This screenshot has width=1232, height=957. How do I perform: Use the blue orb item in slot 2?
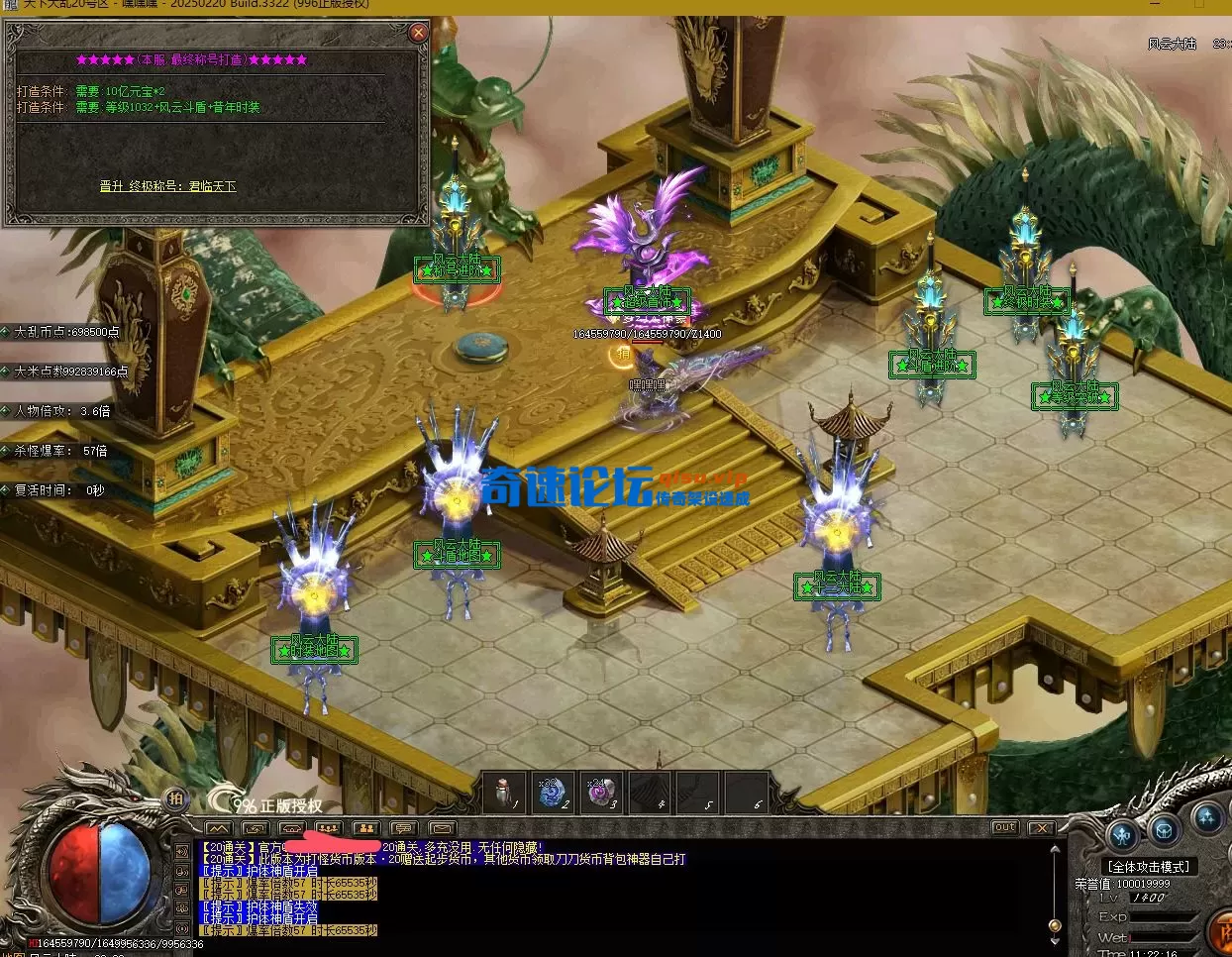click(x=553, y=793)
